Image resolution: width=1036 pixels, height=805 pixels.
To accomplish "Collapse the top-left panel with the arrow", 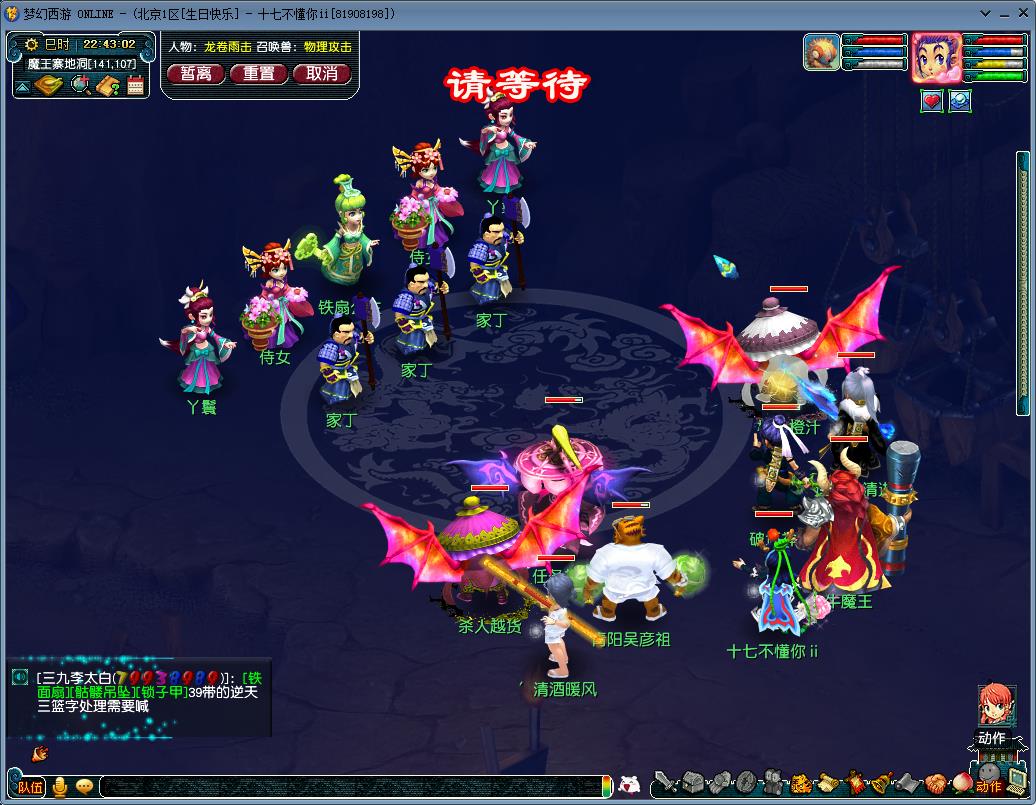I will click(22, 87).
